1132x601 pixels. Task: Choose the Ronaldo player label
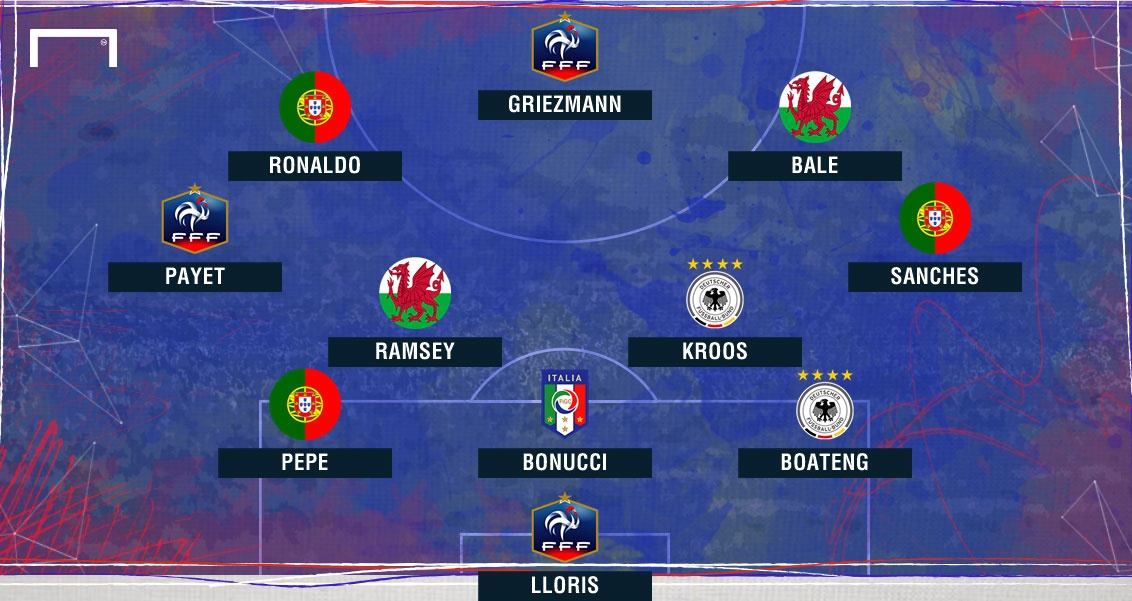[x=315, y=166]
